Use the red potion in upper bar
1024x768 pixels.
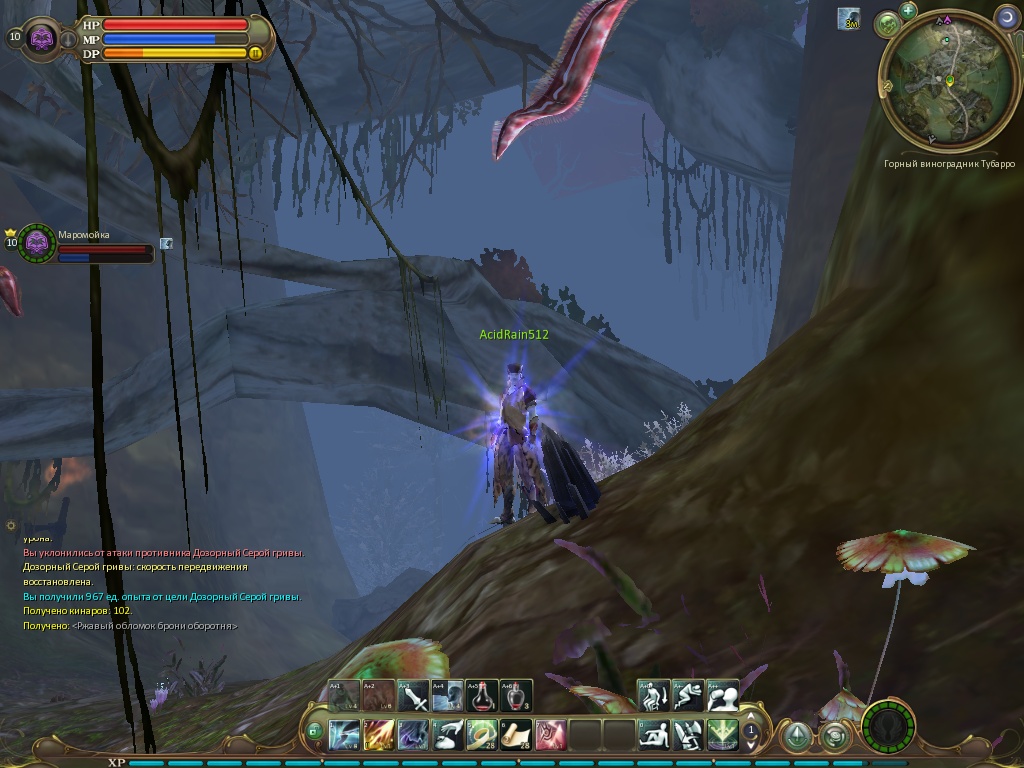coord(482,695)
